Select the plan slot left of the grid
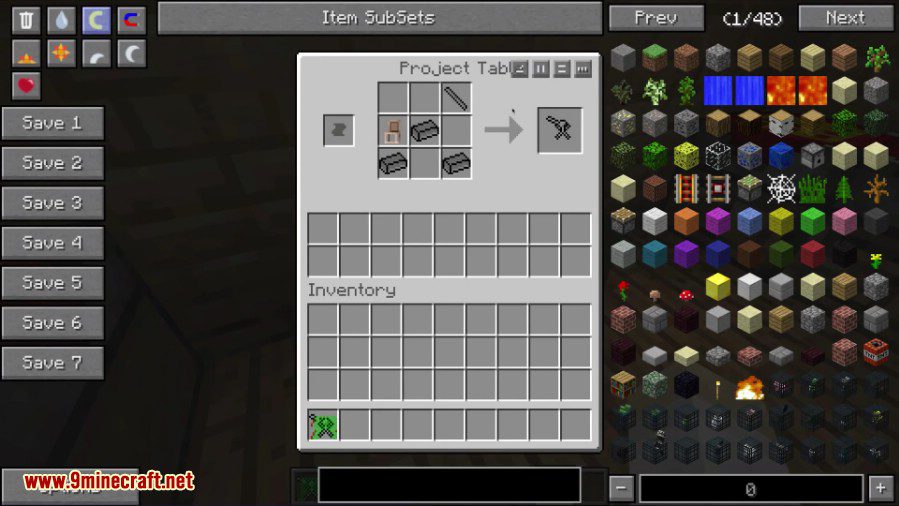The height and width of the screenshot is (506, 899). pos(338,130)
